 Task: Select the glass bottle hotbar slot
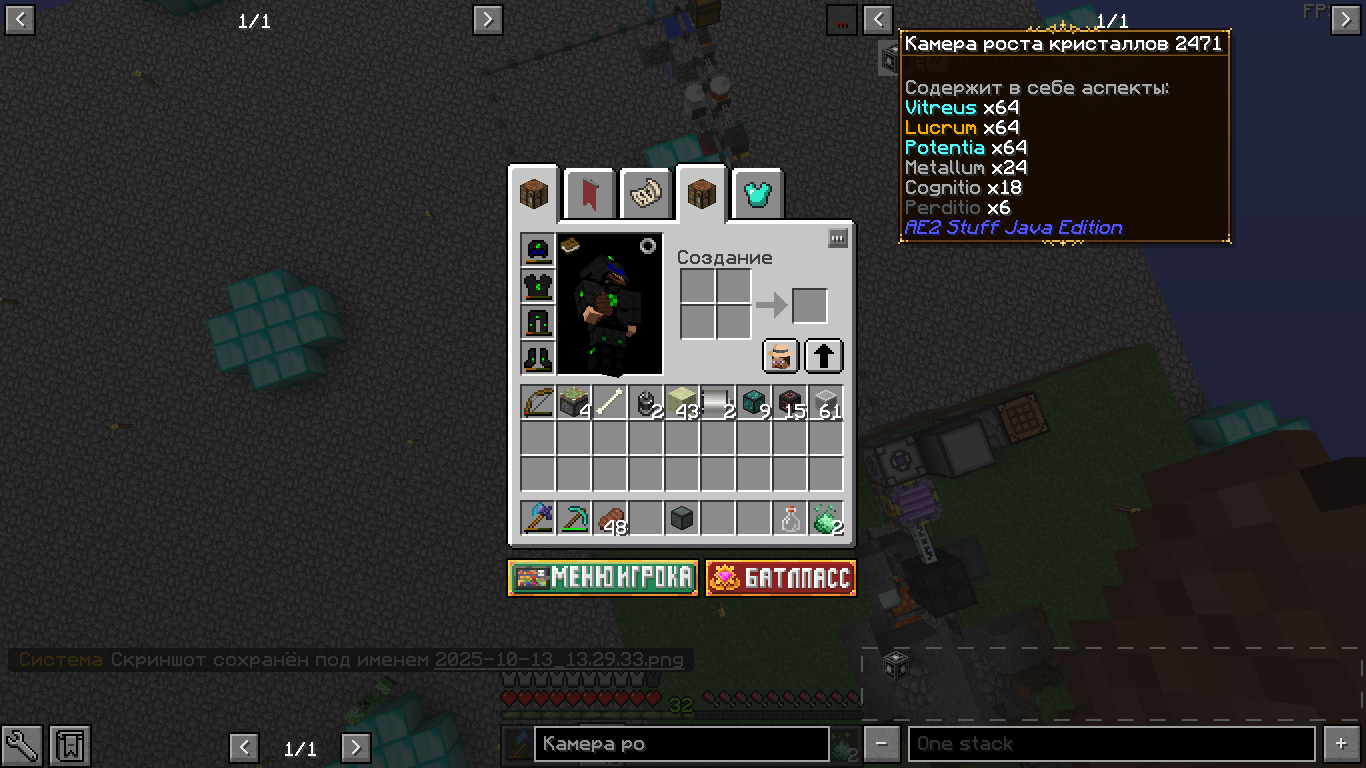(x=790, y=519)
